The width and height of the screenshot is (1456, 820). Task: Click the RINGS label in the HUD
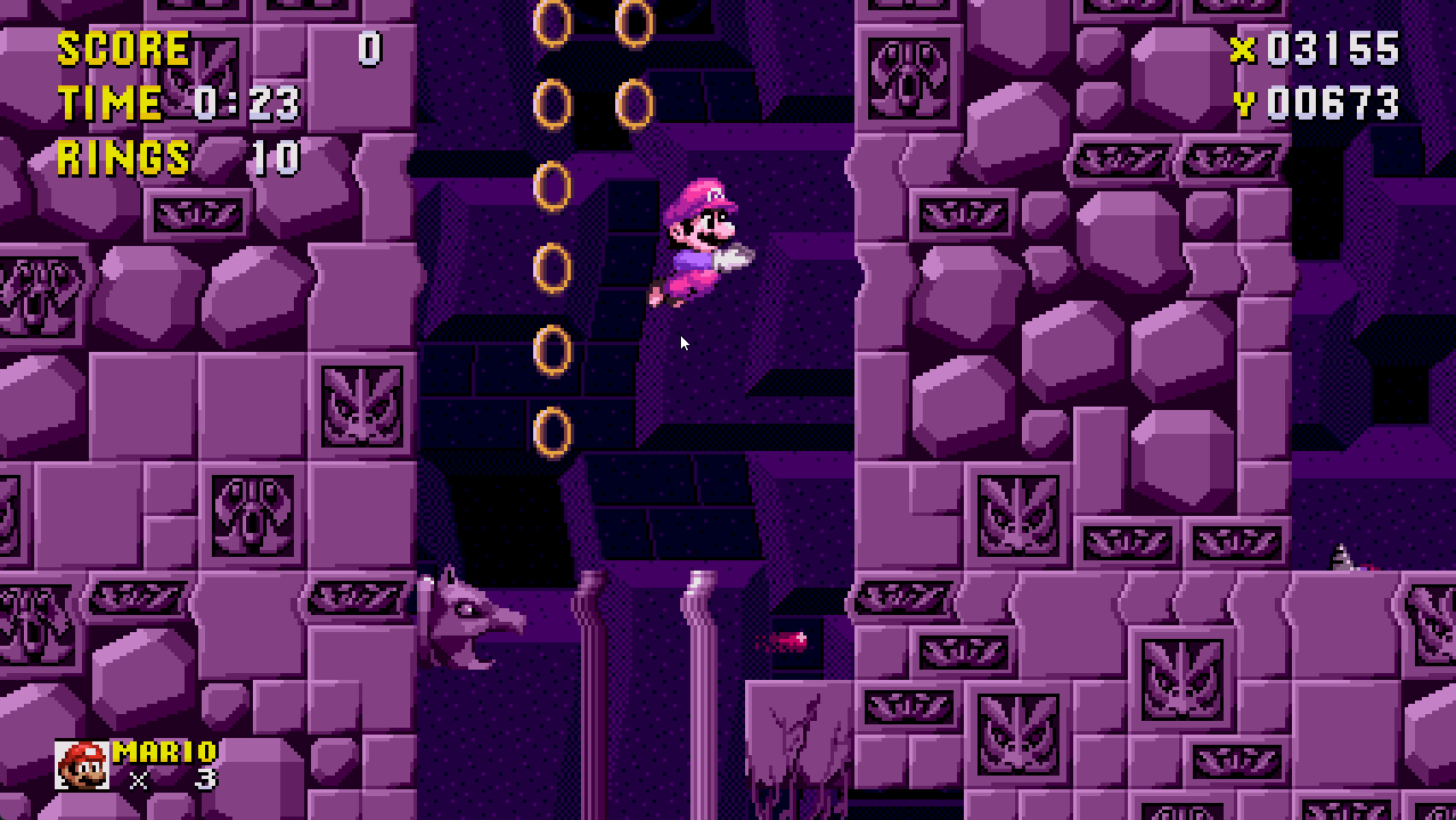(x=122, y=158)
